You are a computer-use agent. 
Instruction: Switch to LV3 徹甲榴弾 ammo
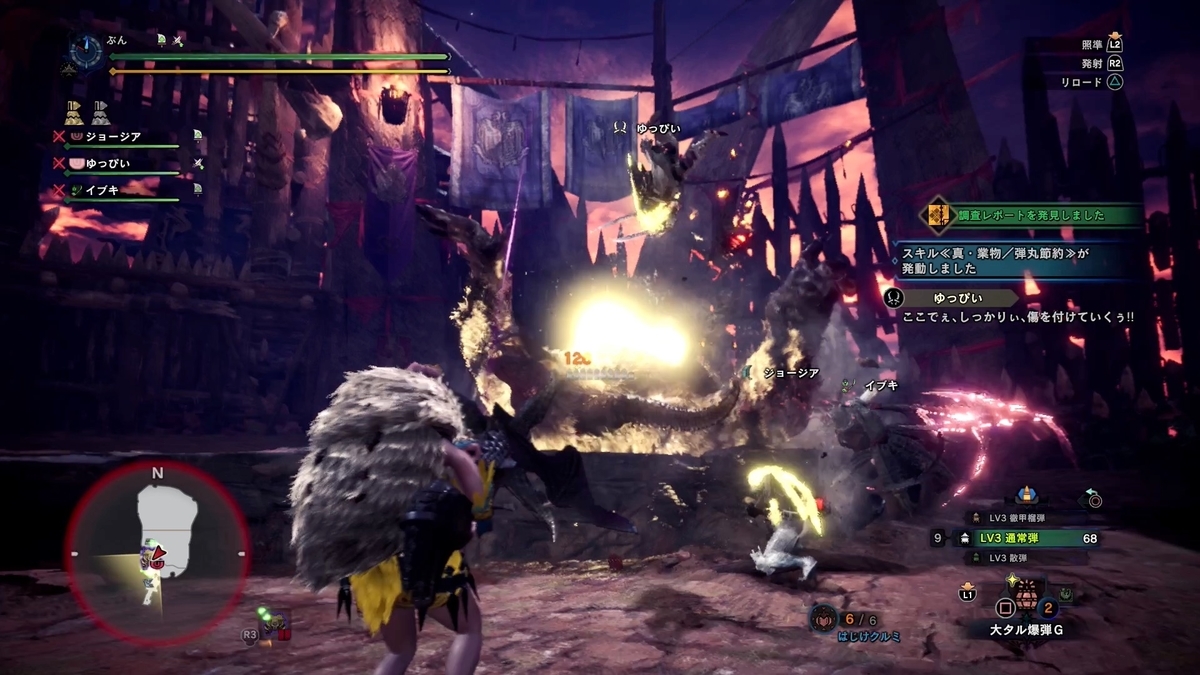[1012, 517]
